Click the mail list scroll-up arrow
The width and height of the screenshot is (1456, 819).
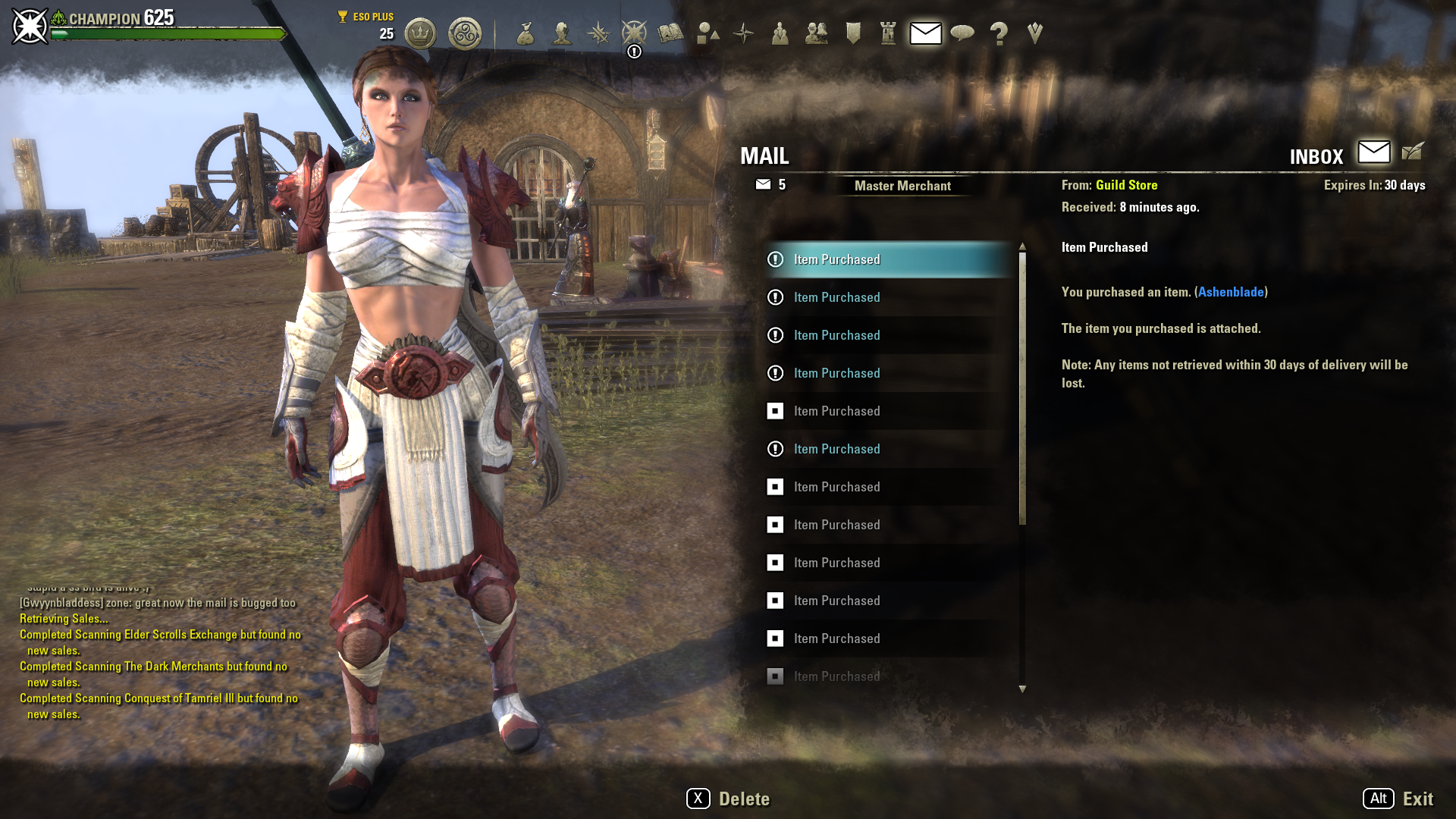click(x=1022, y=246)
